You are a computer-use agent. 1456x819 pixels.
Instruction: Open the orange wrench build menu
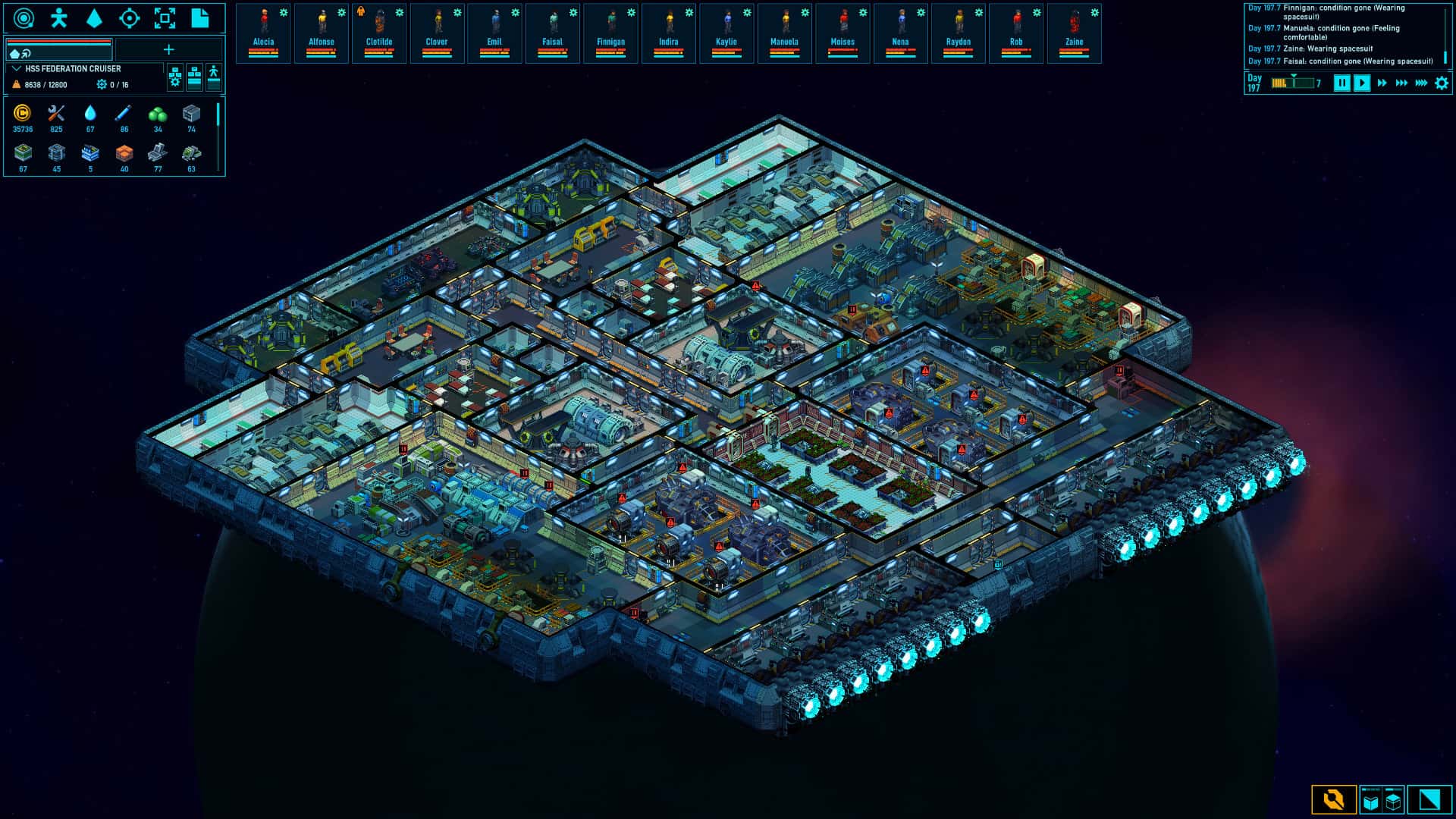click(x=1333, y=800)
